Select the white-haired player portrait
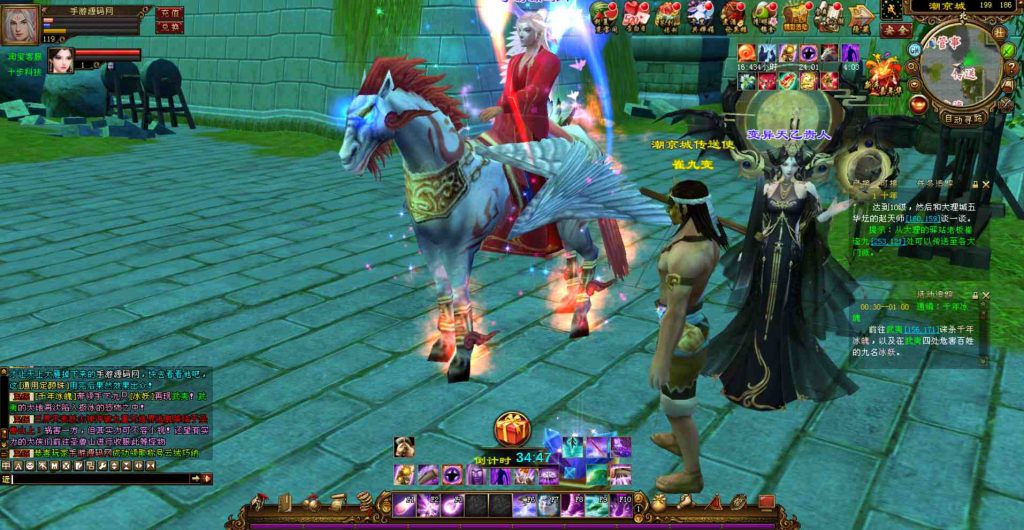This screenshot has height=530, width=1024. [20, 24]
